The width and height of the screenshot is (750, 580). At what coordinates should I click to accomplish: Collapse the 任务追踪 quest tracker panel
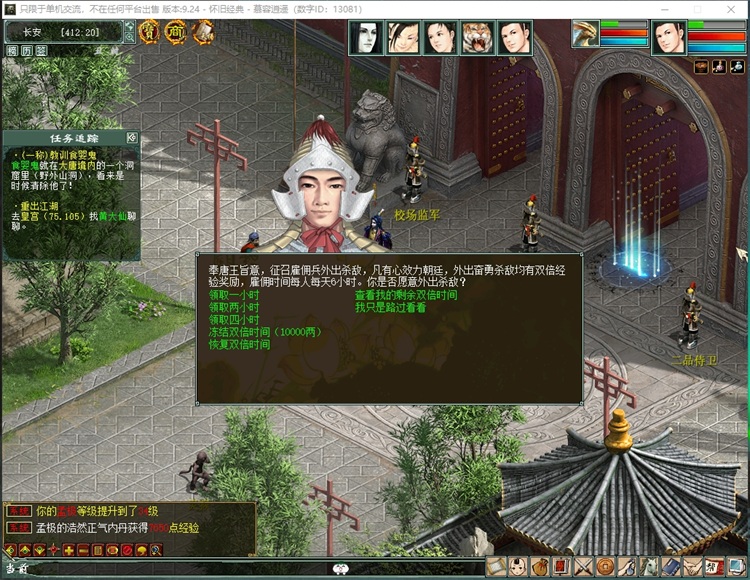point(132,137)
